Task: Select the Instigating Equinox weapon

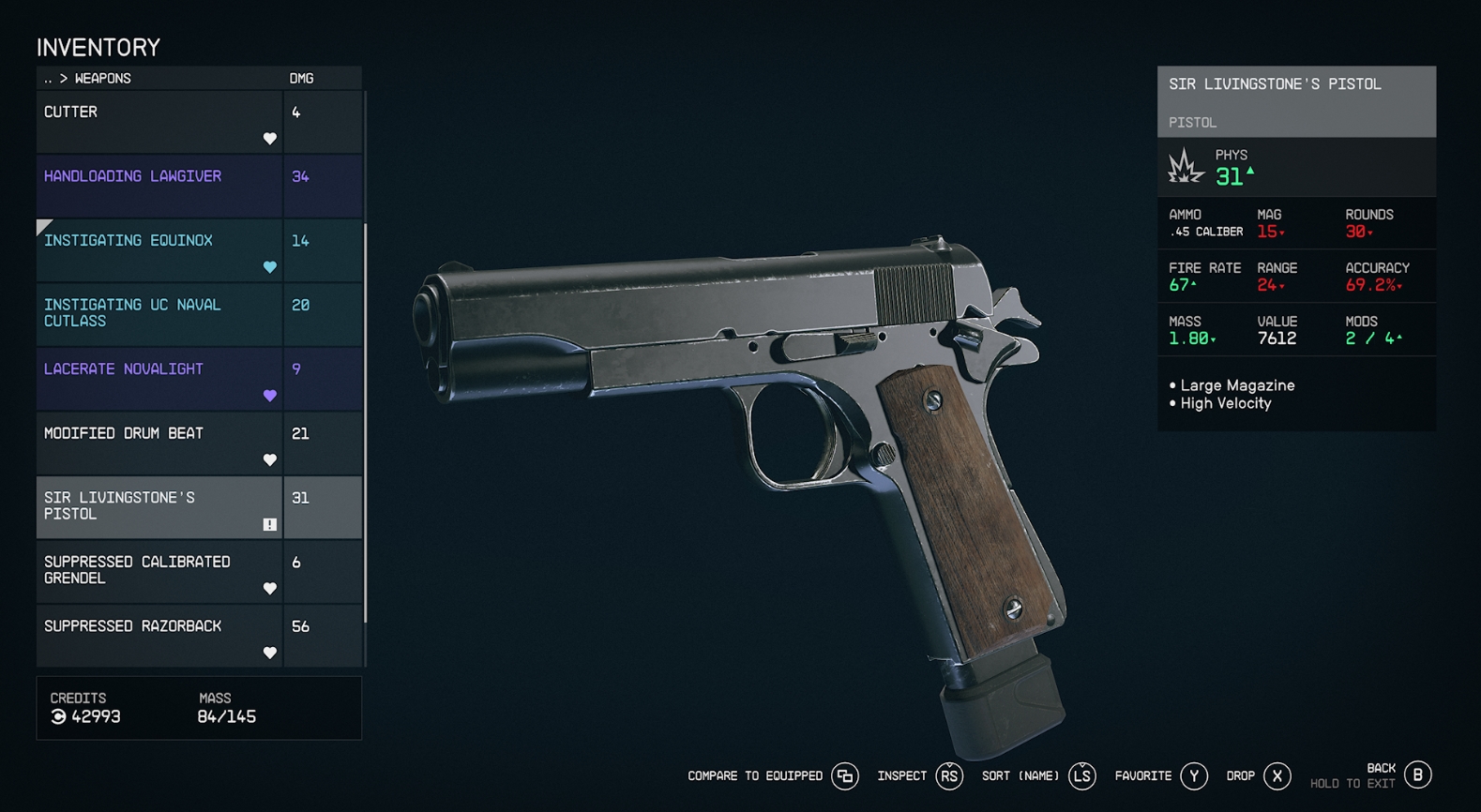Action: click(x=159, y=250)
